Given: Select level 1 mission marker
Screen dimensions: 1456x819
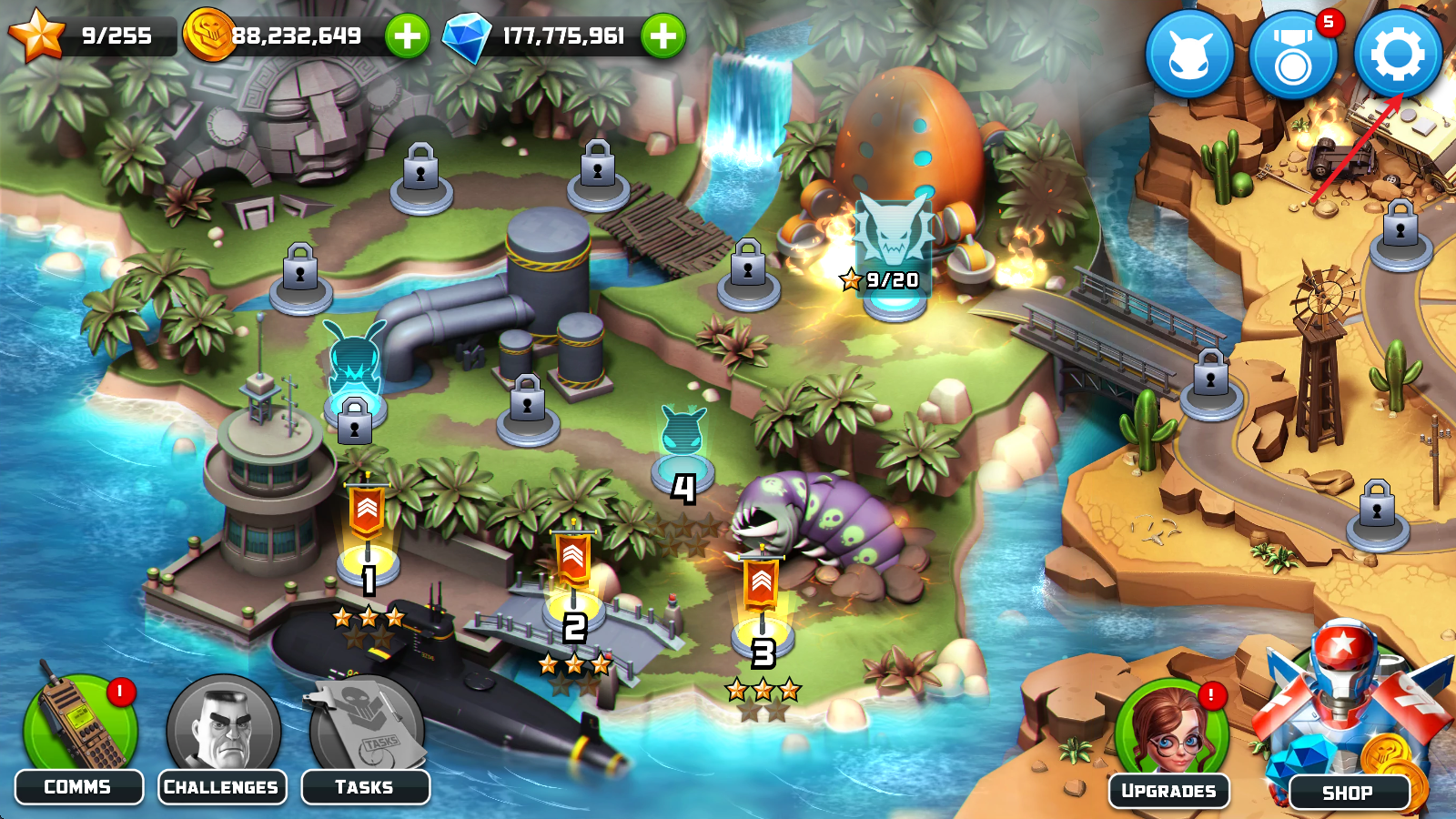Looking at the screenshot, I should [x=368, y=555].
